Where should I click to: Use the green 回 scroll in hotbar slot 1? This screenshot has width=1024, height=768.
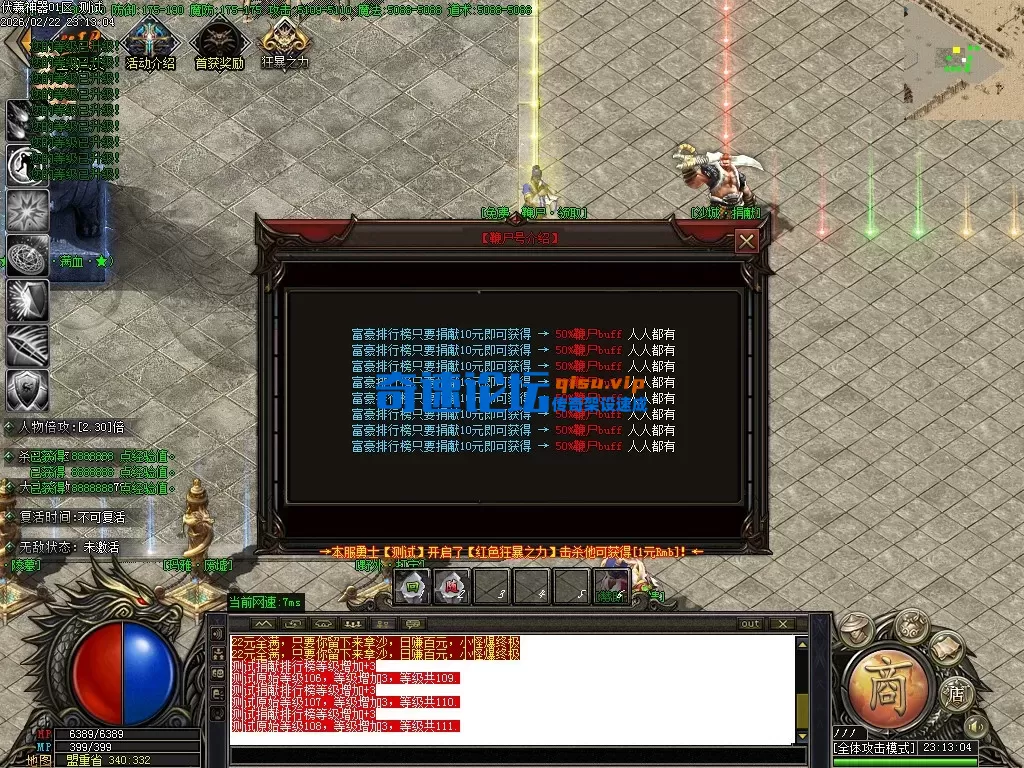coord(412,587)
